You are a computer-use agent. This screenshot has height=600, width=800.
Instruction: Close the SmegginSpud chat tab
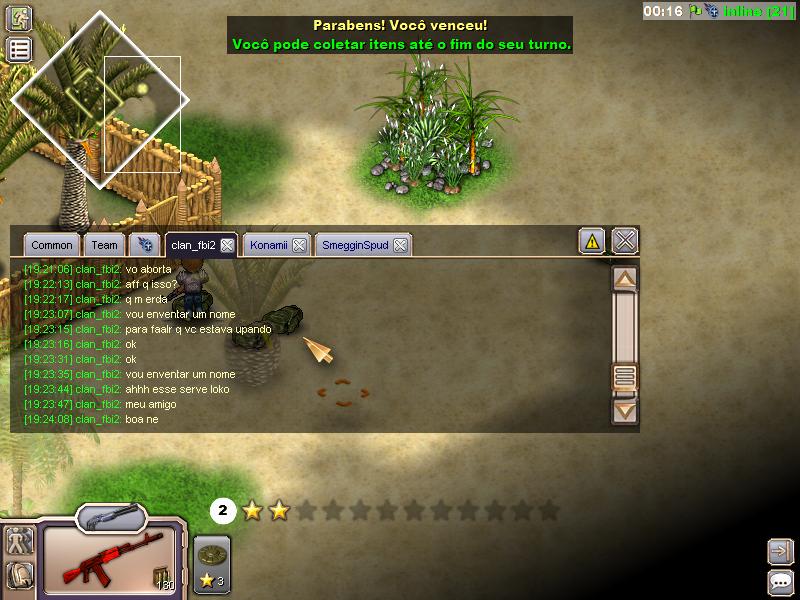coord(400,245)
